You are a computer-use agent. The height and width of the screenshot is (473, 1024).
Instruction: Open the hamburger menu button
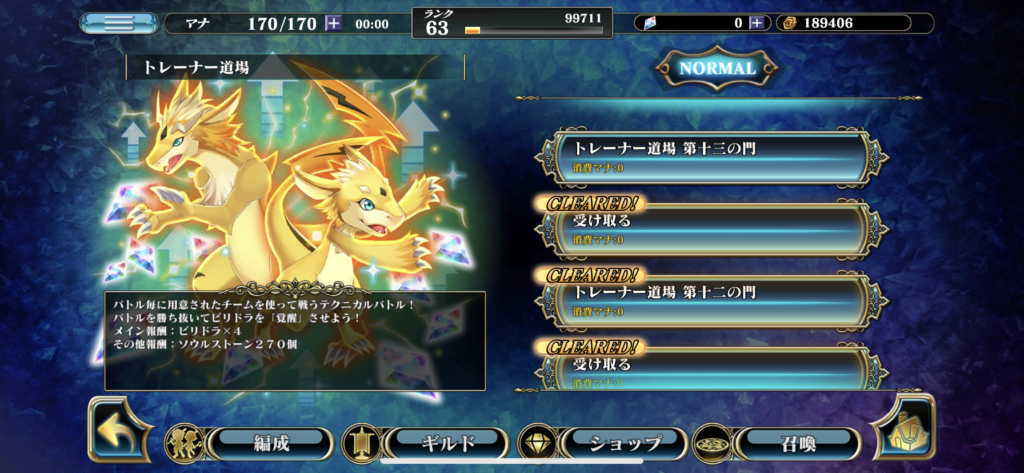click(x=118, y=23)
